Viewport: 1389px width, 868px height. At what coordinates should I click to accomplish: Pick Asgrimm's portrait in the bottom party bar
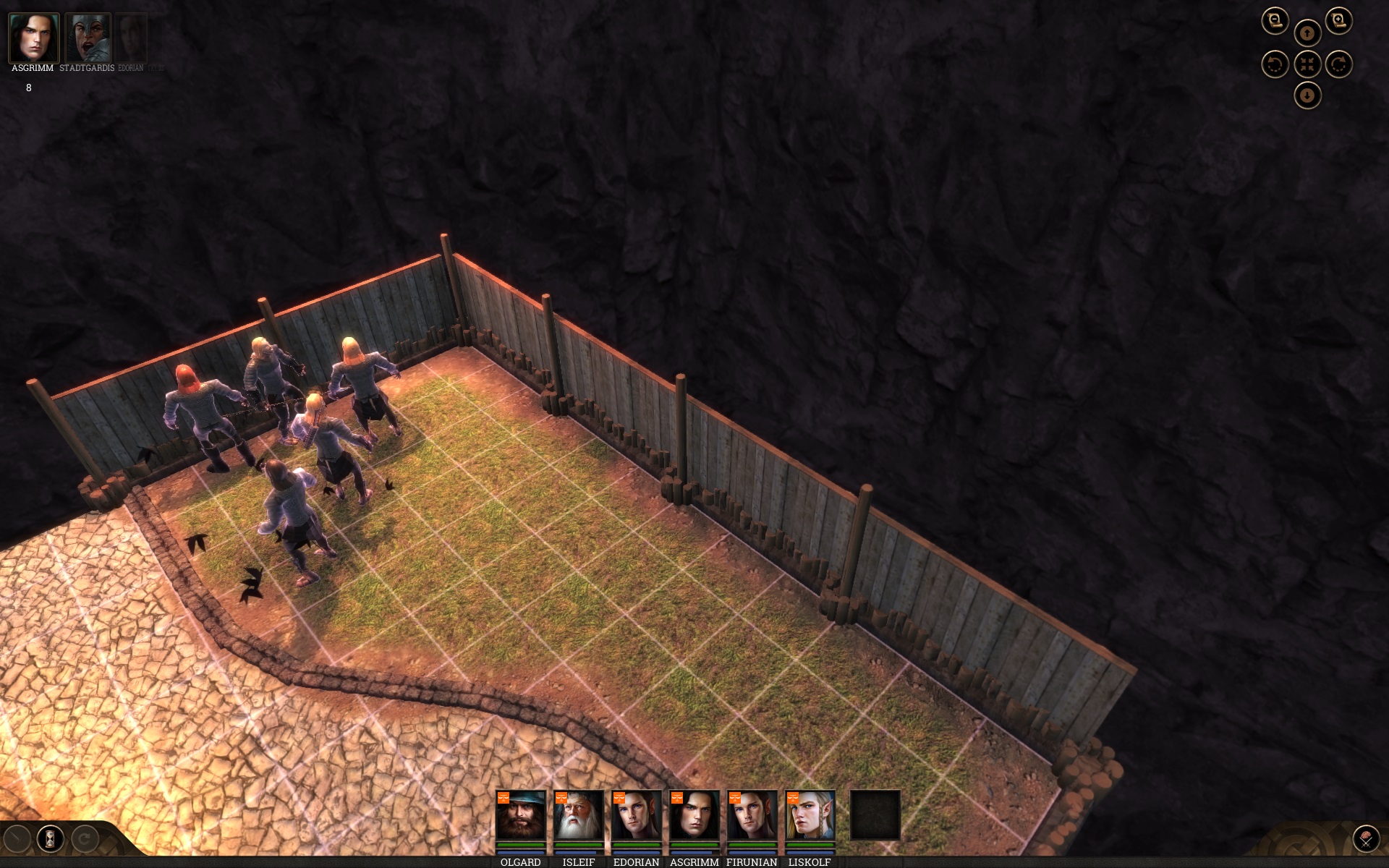pyautogui.click(x=694, y=815)
